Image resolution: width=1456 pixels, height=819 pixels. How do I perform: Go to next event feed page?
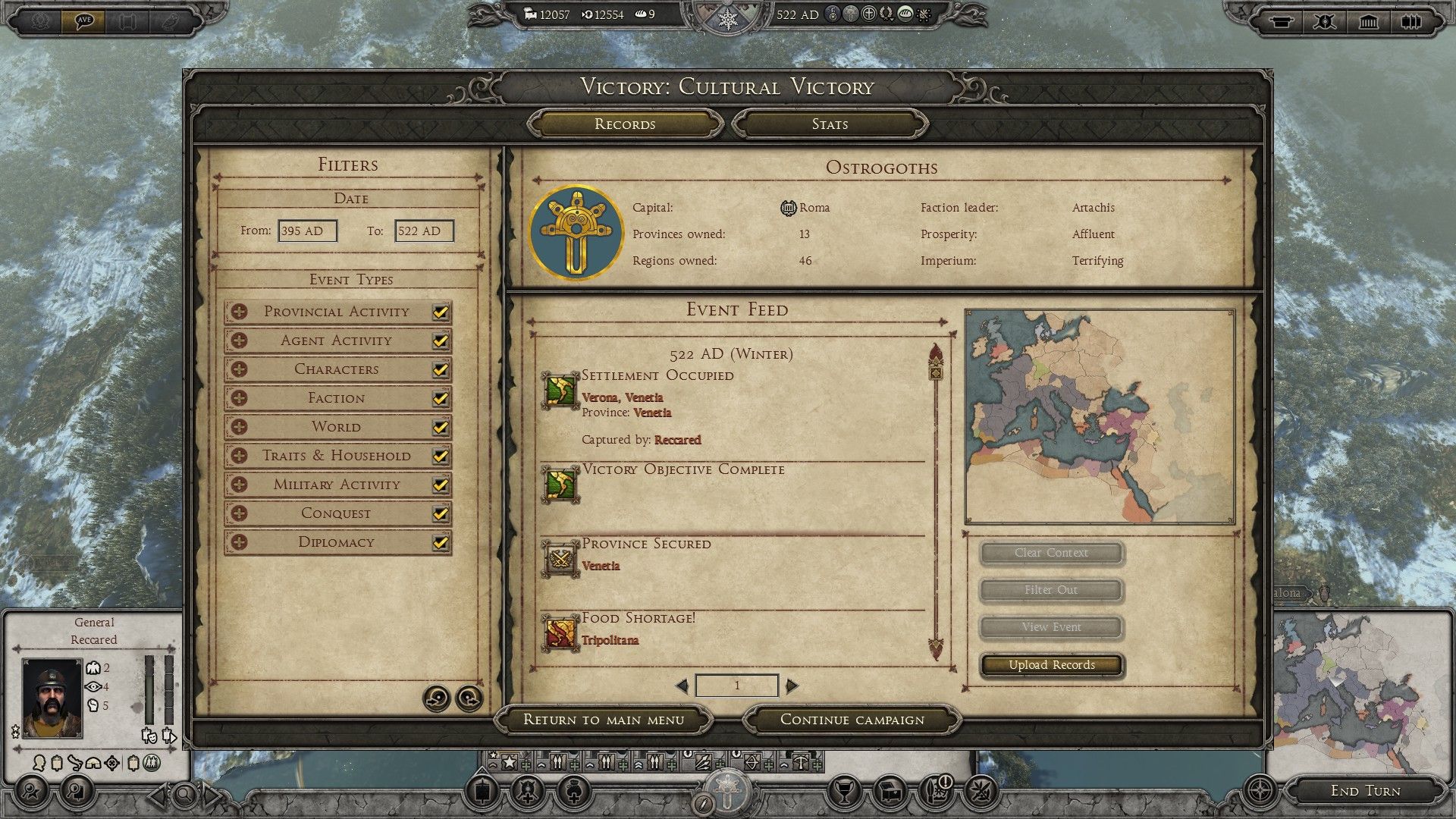[792, 686]
